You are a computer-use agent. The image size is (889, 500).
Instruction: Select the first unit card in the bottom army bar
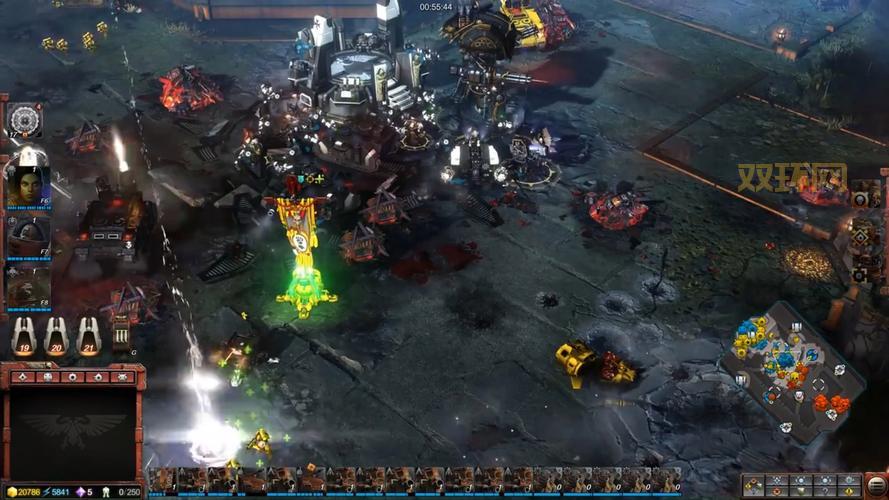[162, 481]
